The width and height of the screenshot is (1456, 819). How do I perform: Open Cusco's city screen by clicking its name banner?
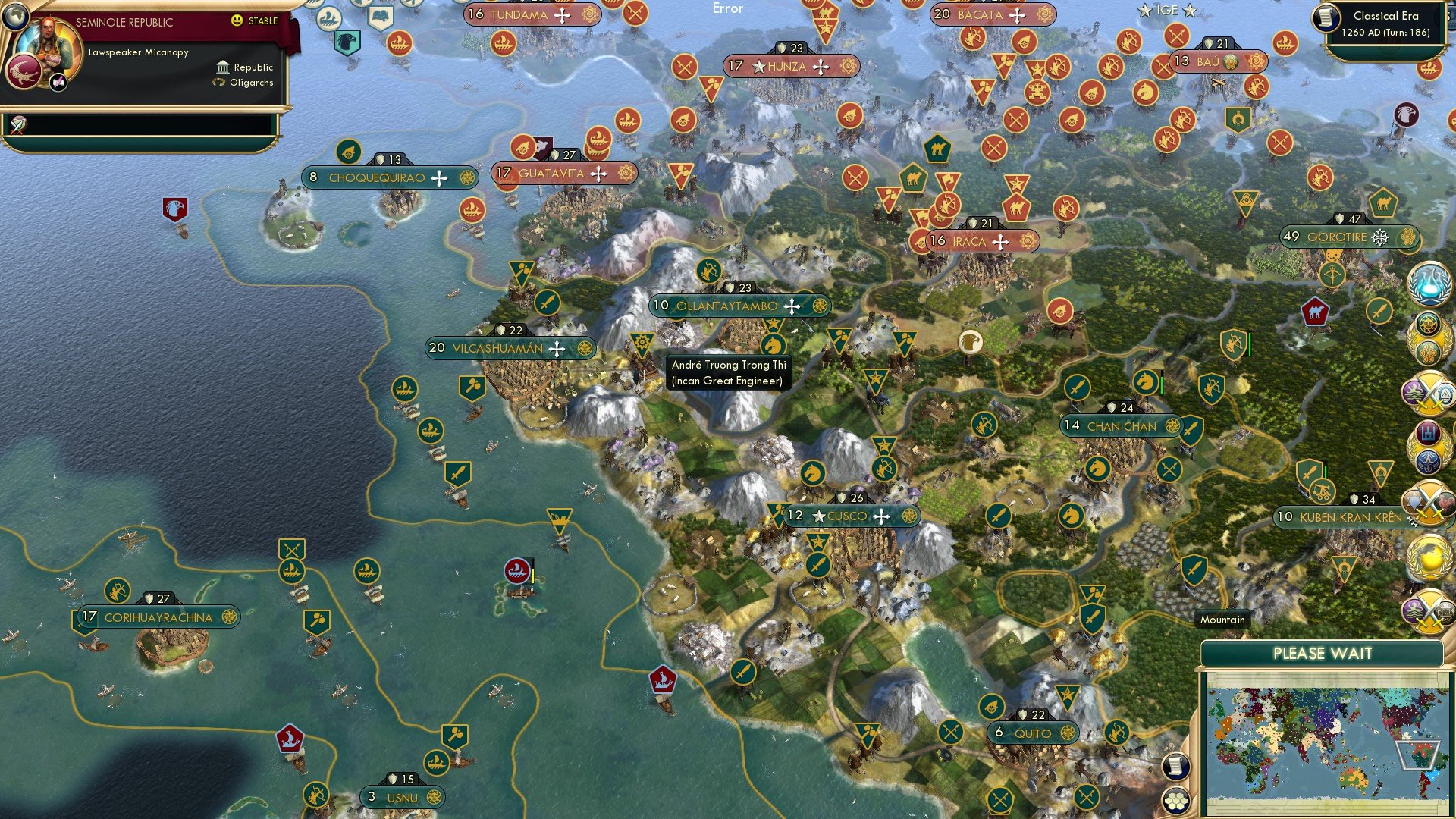(x=849, y=516)
